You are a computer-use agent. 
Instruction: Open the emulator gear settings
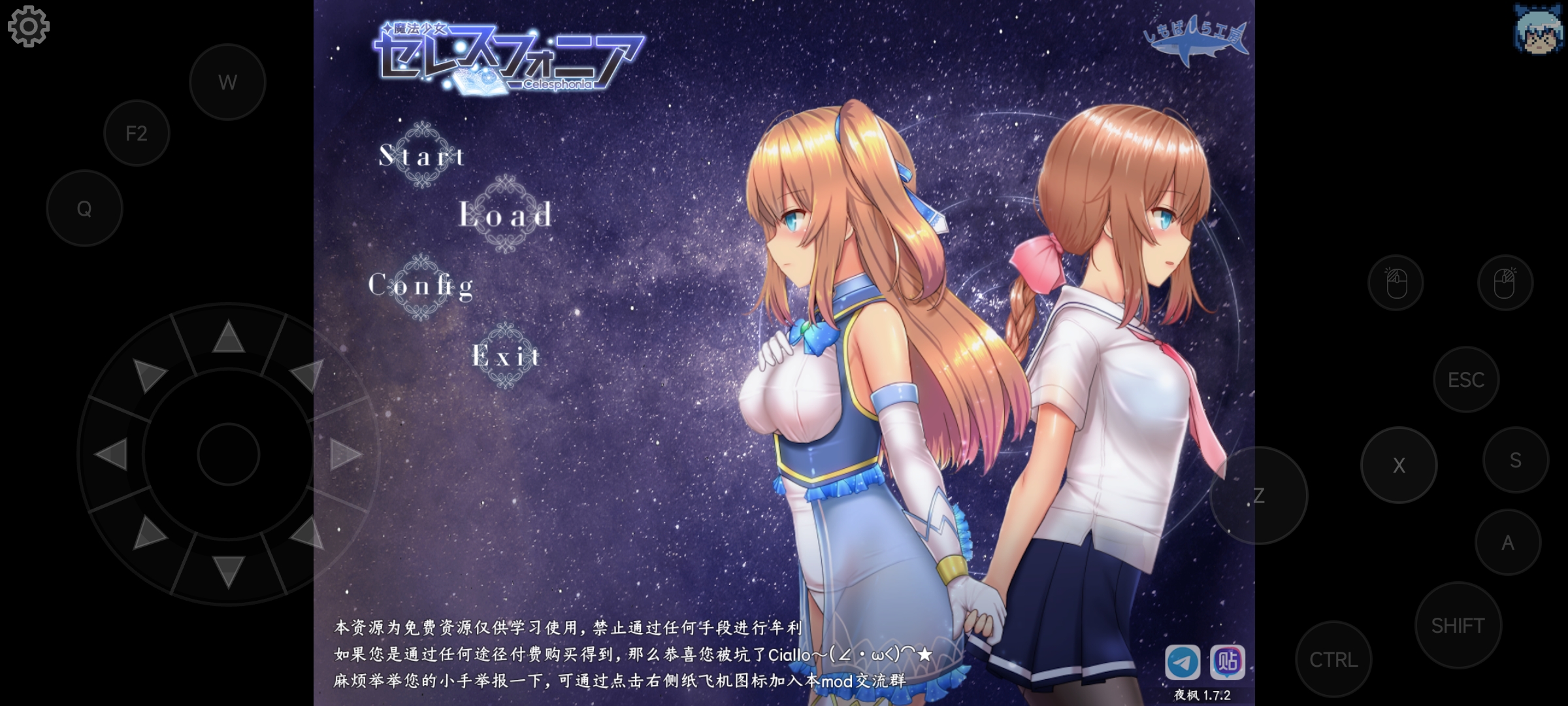click(28, 26)
